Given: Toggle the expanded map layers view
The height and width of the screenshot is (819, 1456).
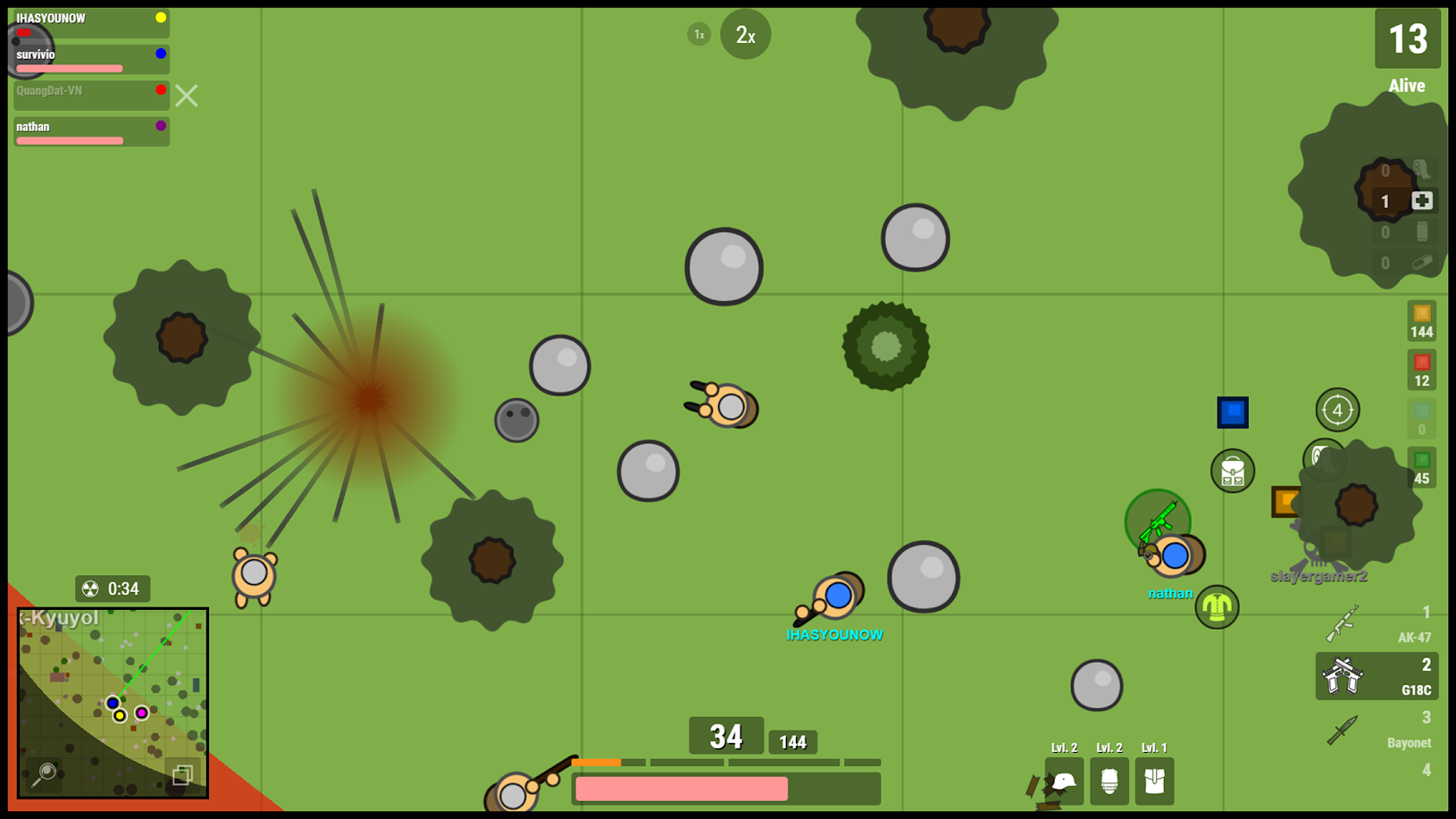Looking at the screenshot, I should click(x=182, y=775).
